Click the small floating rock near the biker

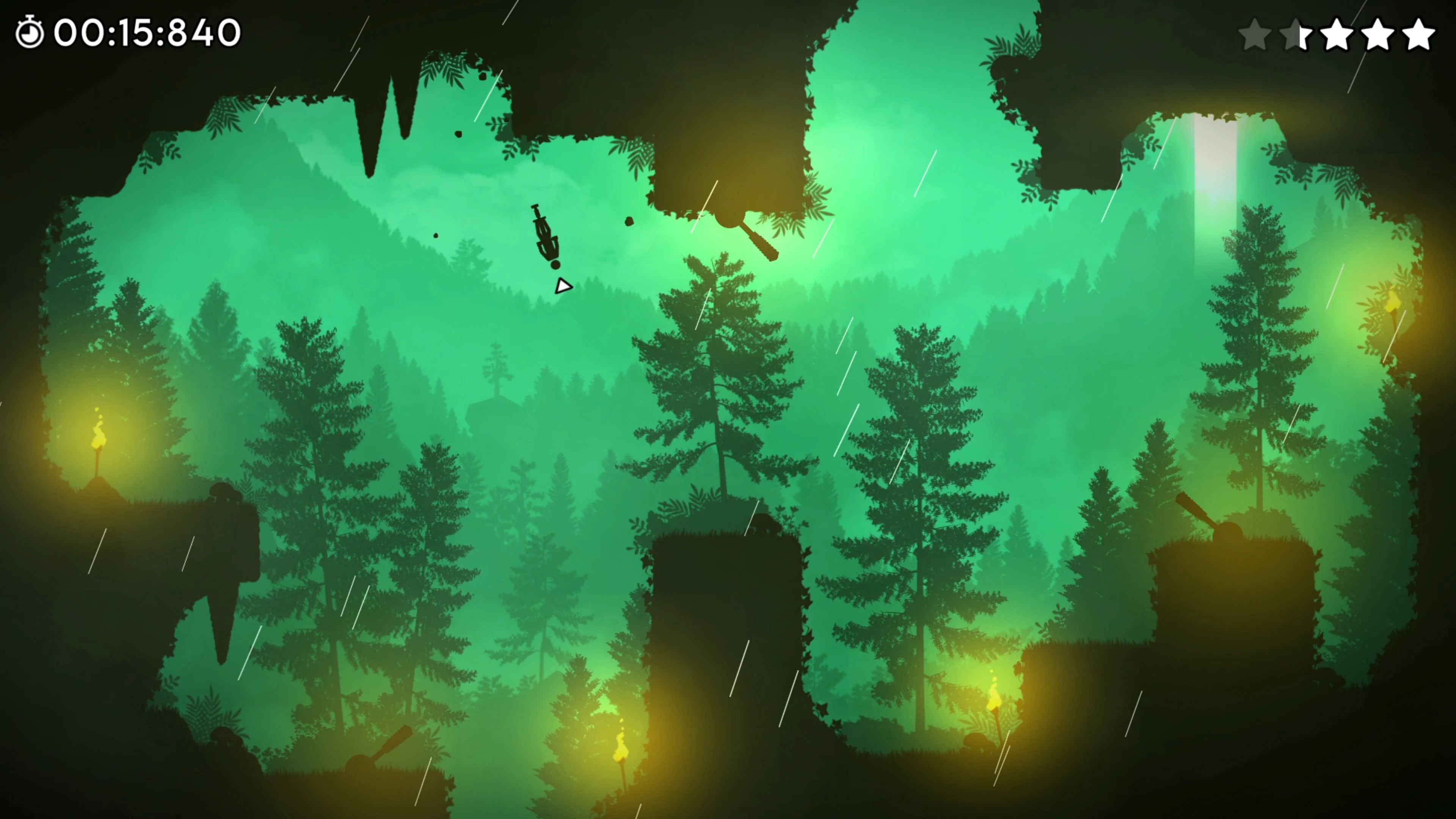pos(629,221)
